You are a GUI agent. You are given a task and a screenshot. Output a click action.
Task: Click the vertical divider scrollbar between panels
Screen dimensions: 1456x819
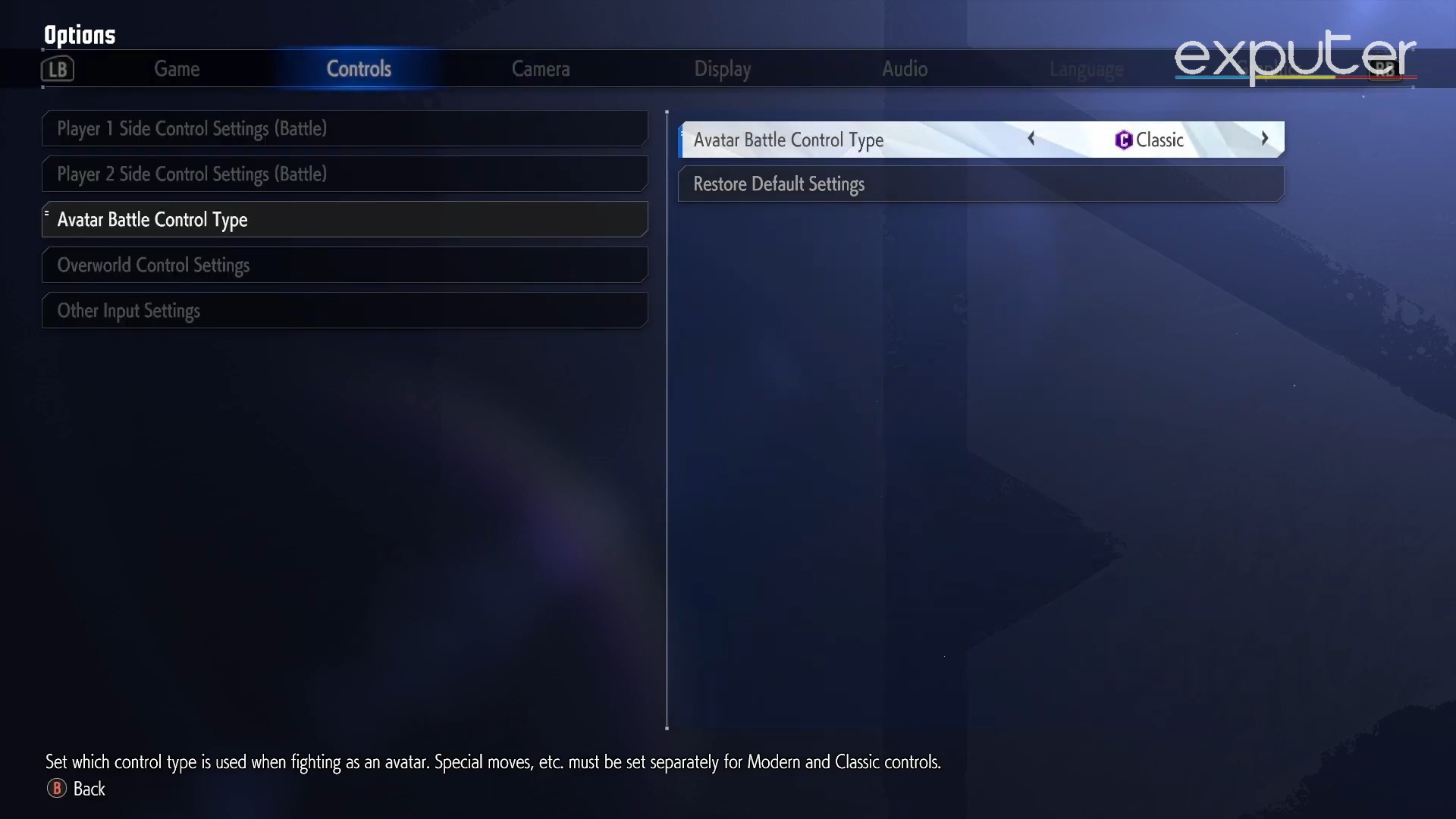click(667, 417)
